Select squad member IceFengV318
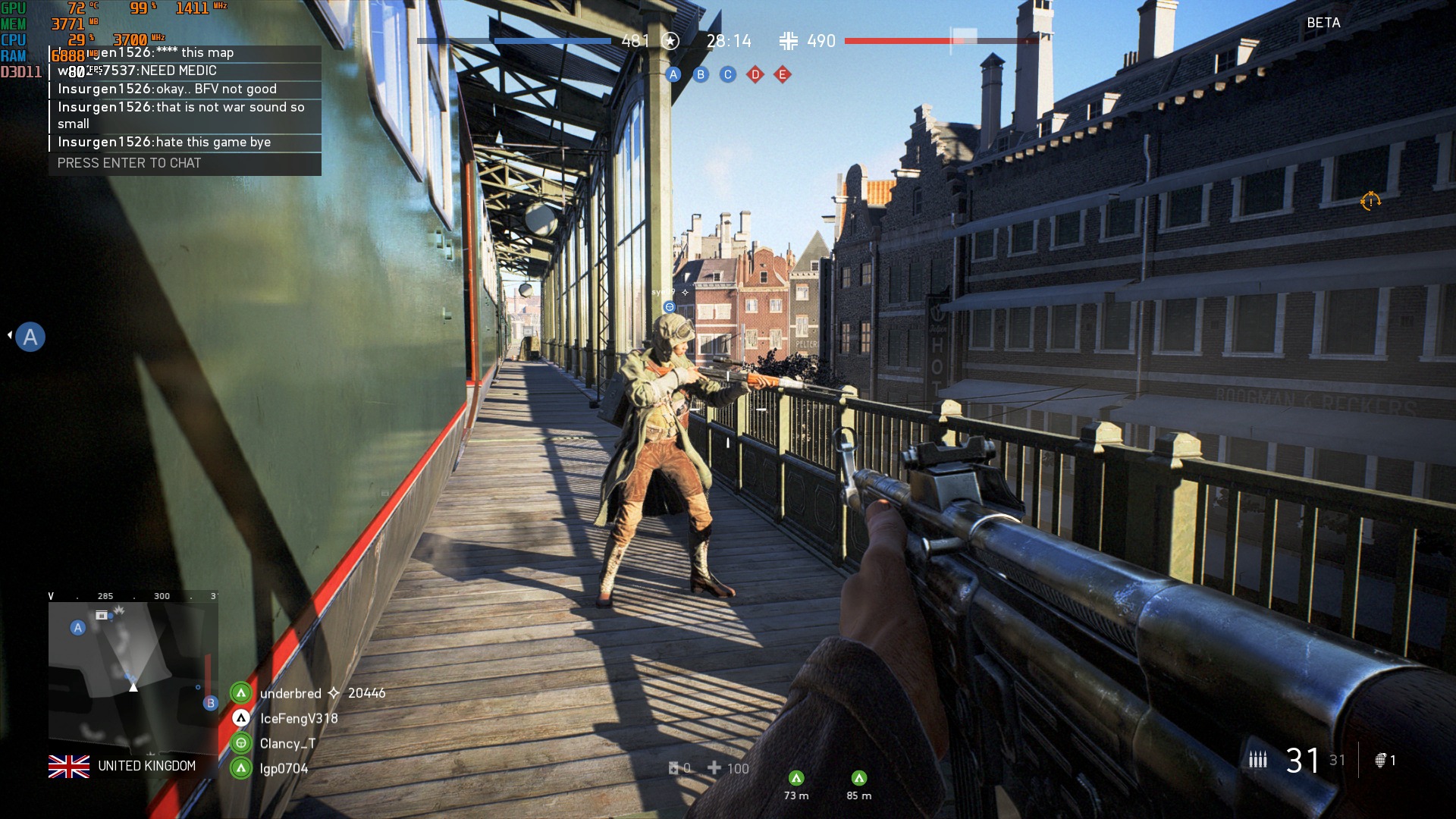 (x=299, y=718)
